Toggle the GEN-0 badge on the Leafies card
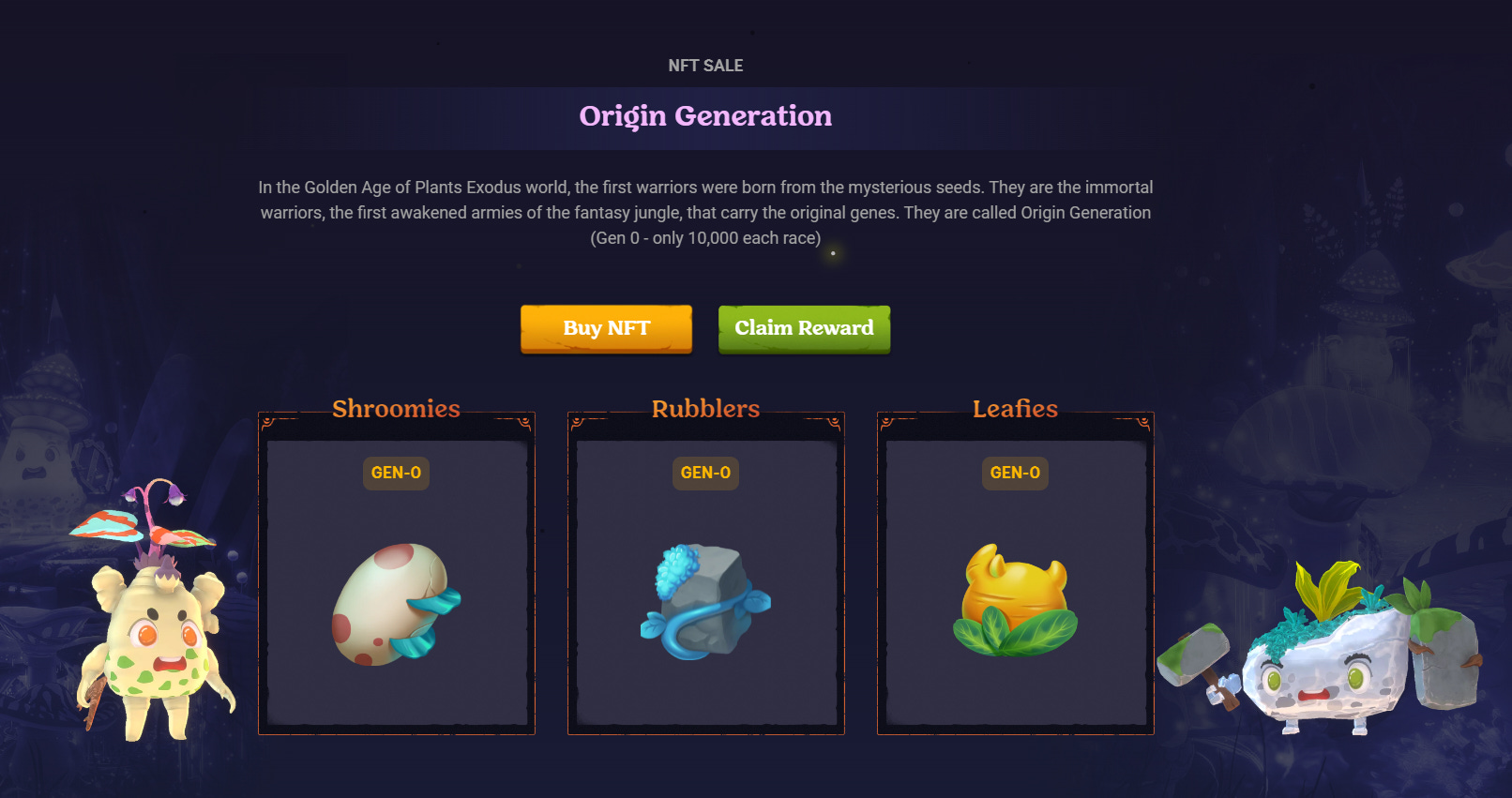This screenshot has height=798, width=1512. [1014, 474]
